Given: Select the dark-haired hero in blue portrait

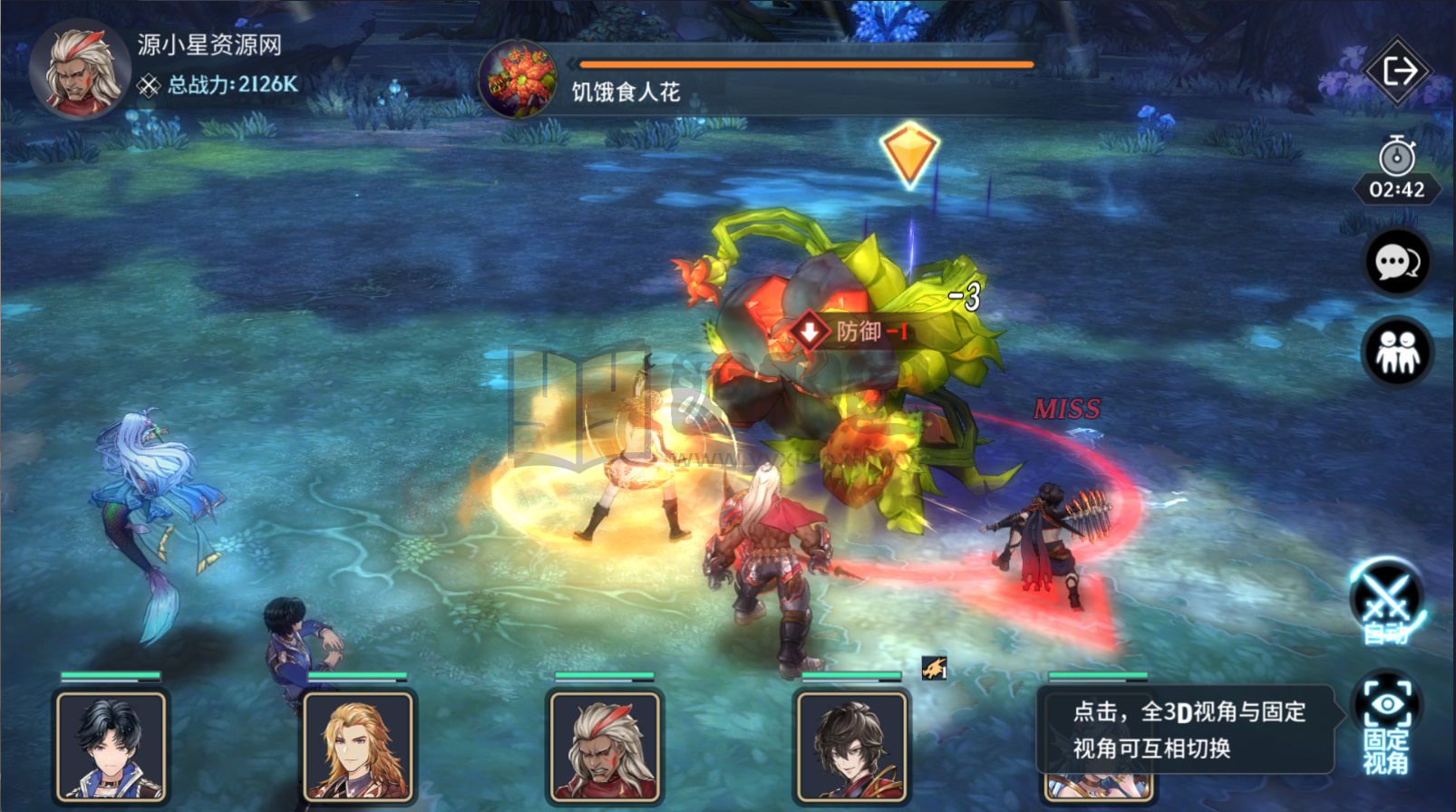Looking at the screenshot, I should point(112,746).
